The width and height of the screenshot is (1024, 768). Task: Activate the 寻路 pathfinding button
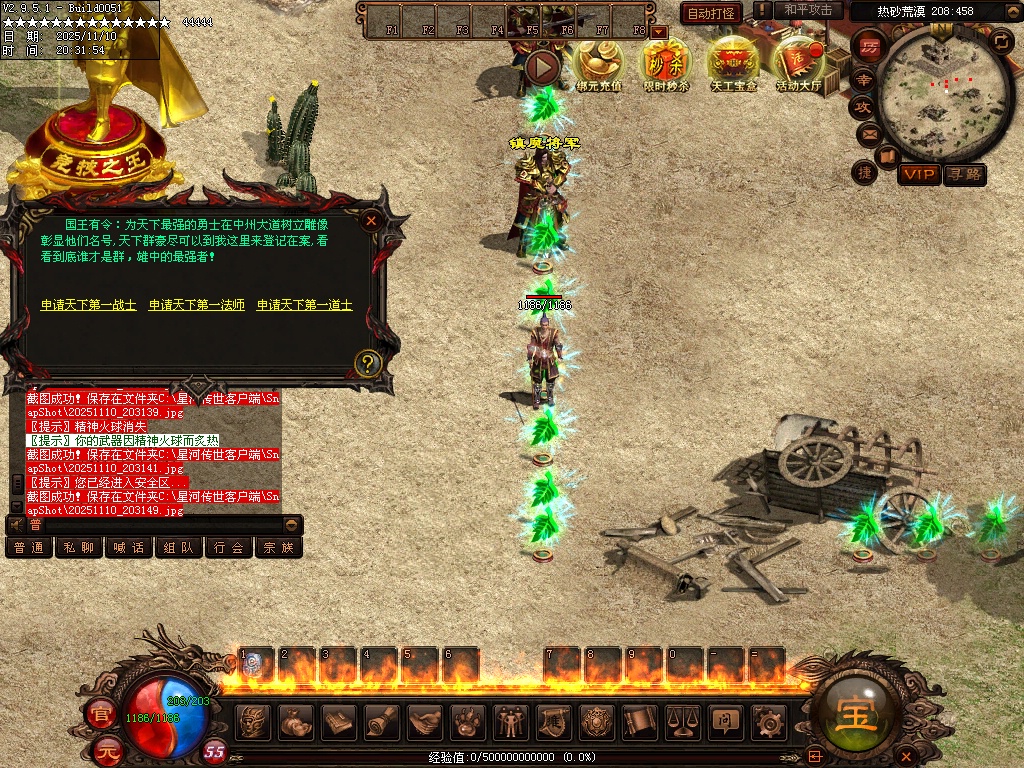[x=965, y=175]
